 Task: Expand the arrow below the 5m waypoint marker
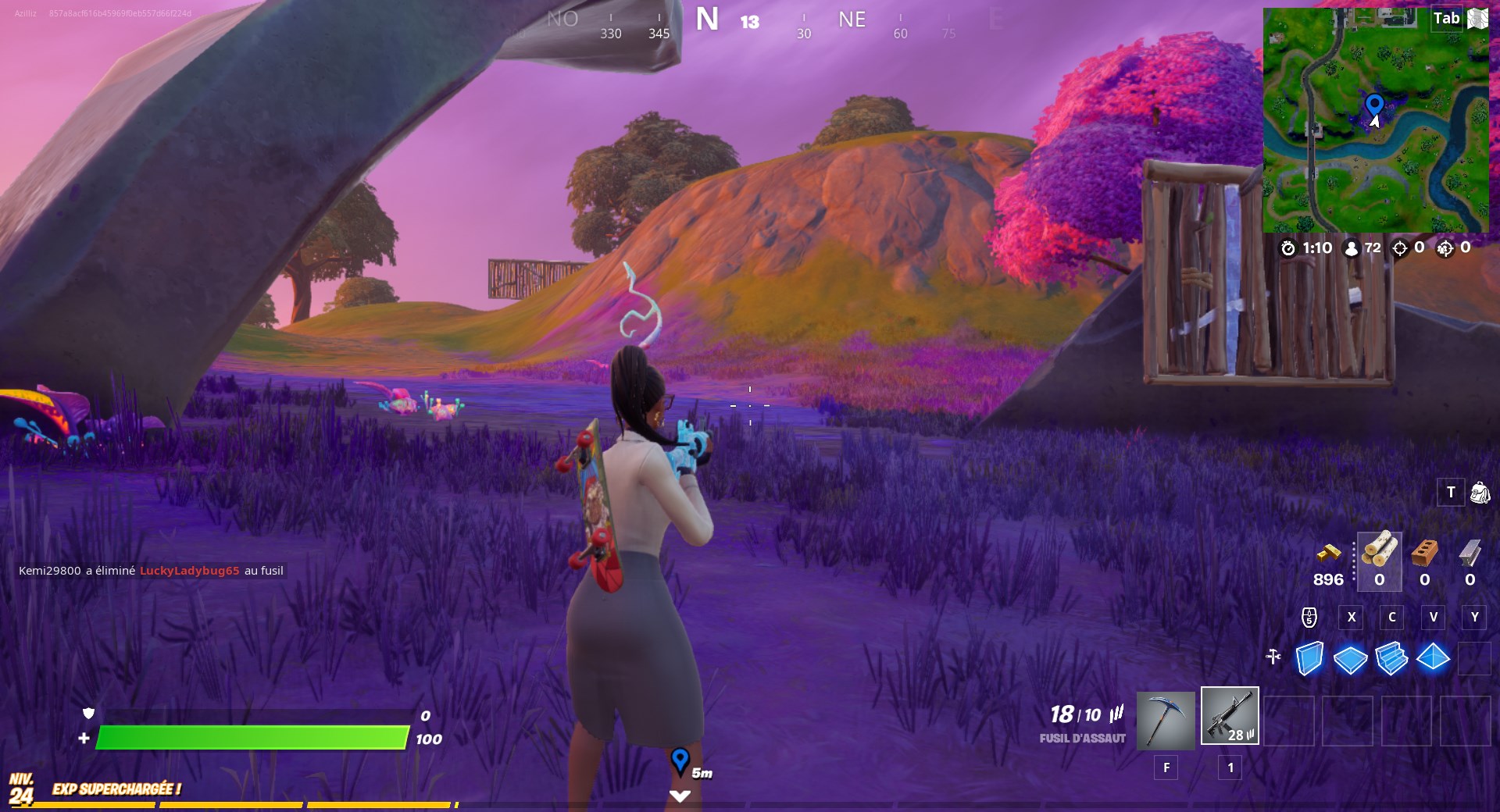tap(681, 795)
